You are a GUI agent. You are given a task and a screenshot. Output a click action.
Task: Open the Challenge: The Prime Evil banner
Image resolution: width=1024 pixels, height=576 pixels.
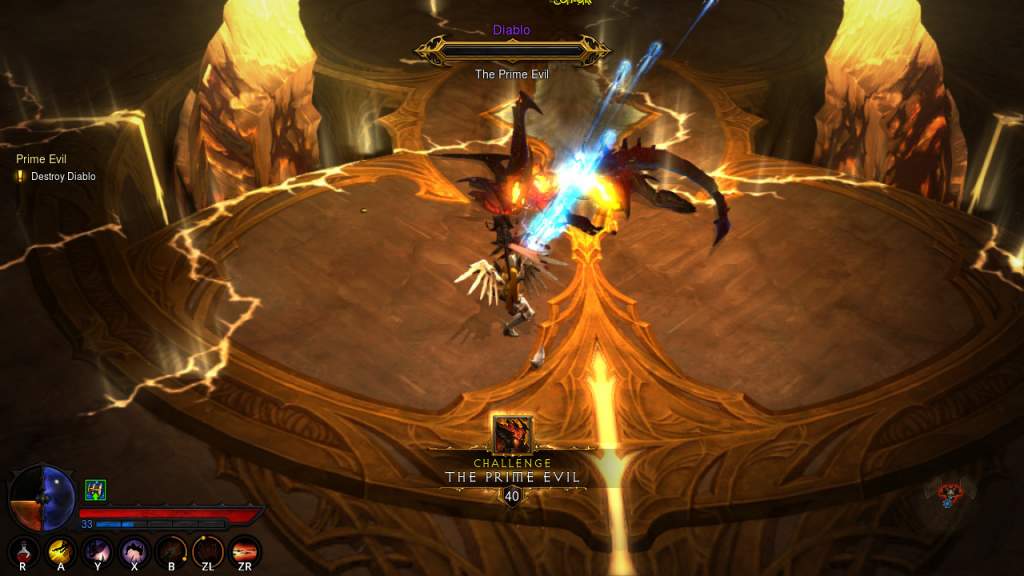(x=512, y=471)
